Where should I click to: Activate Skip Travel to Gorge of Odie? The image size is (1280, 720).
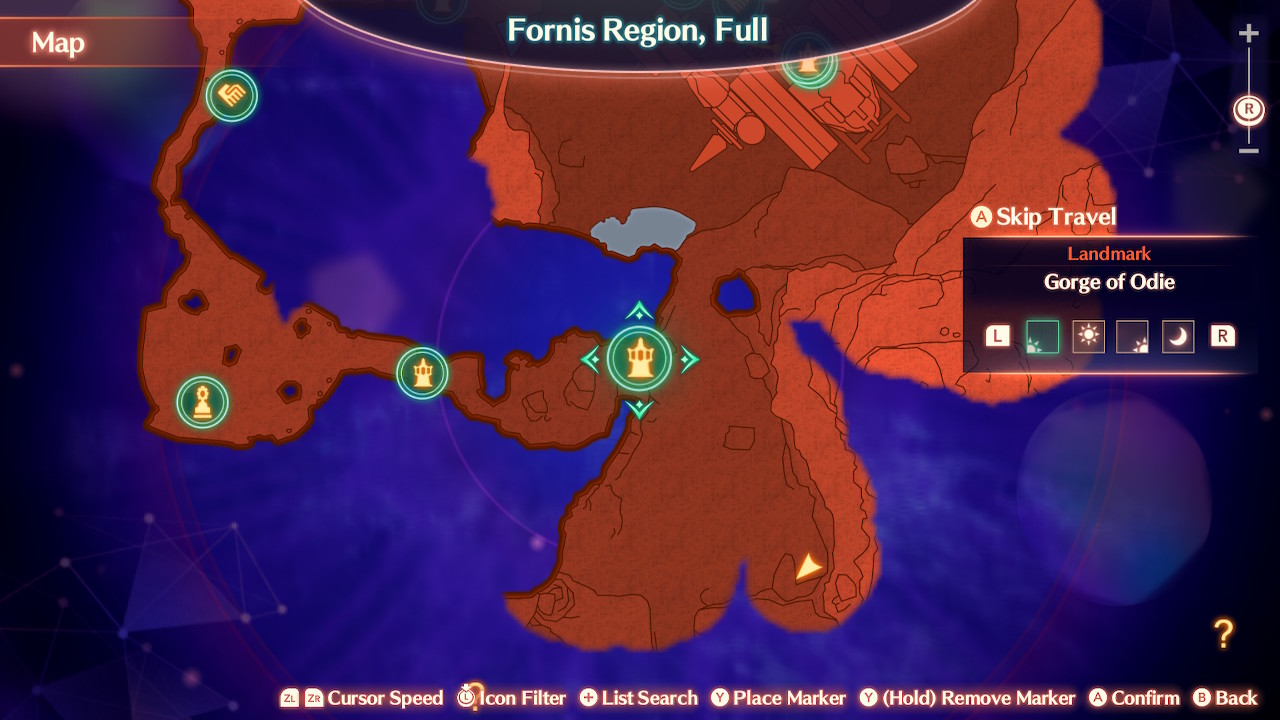coord(1043,216)
